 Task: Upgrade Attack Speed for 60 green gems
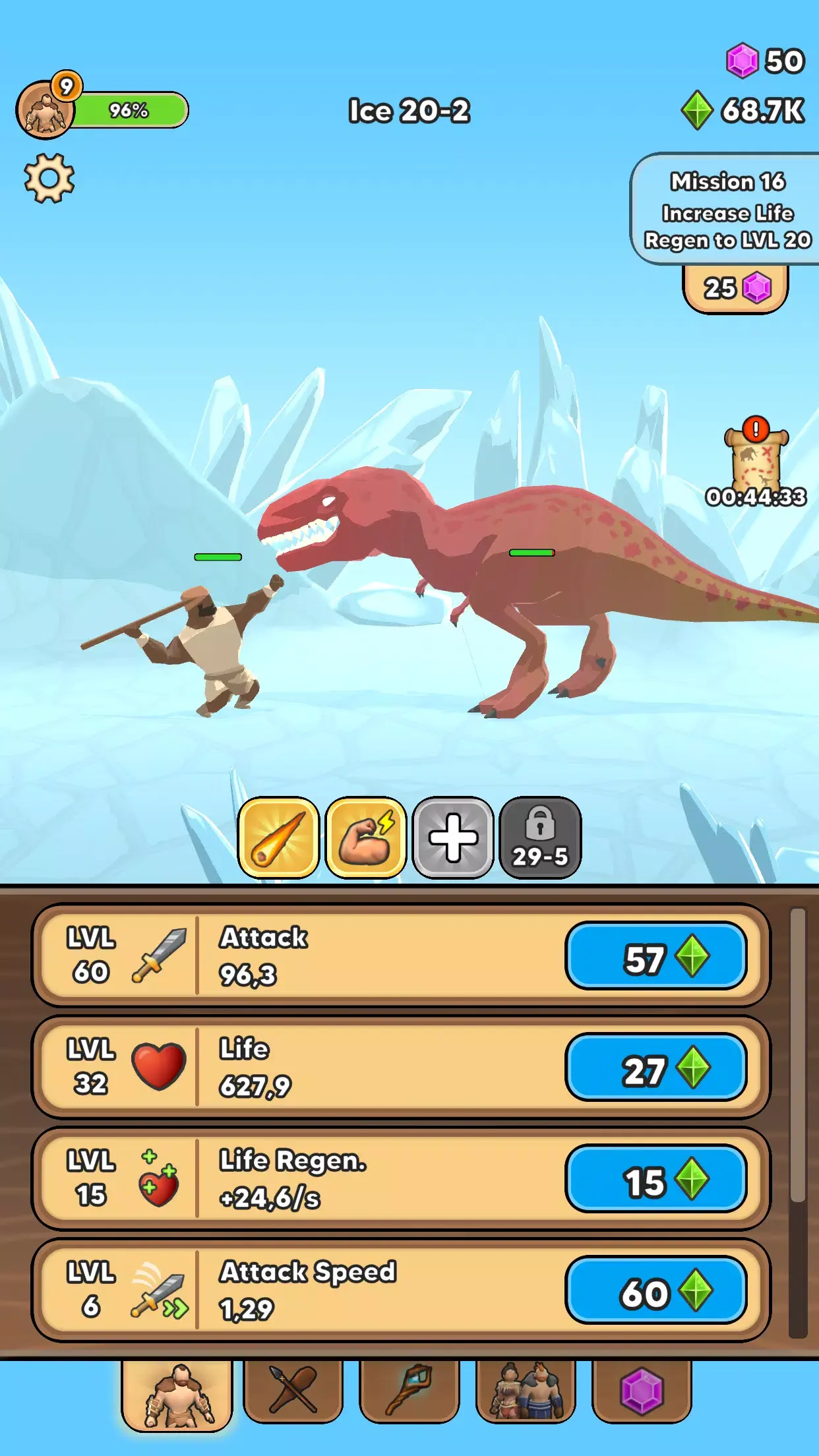click(656, 1290)
